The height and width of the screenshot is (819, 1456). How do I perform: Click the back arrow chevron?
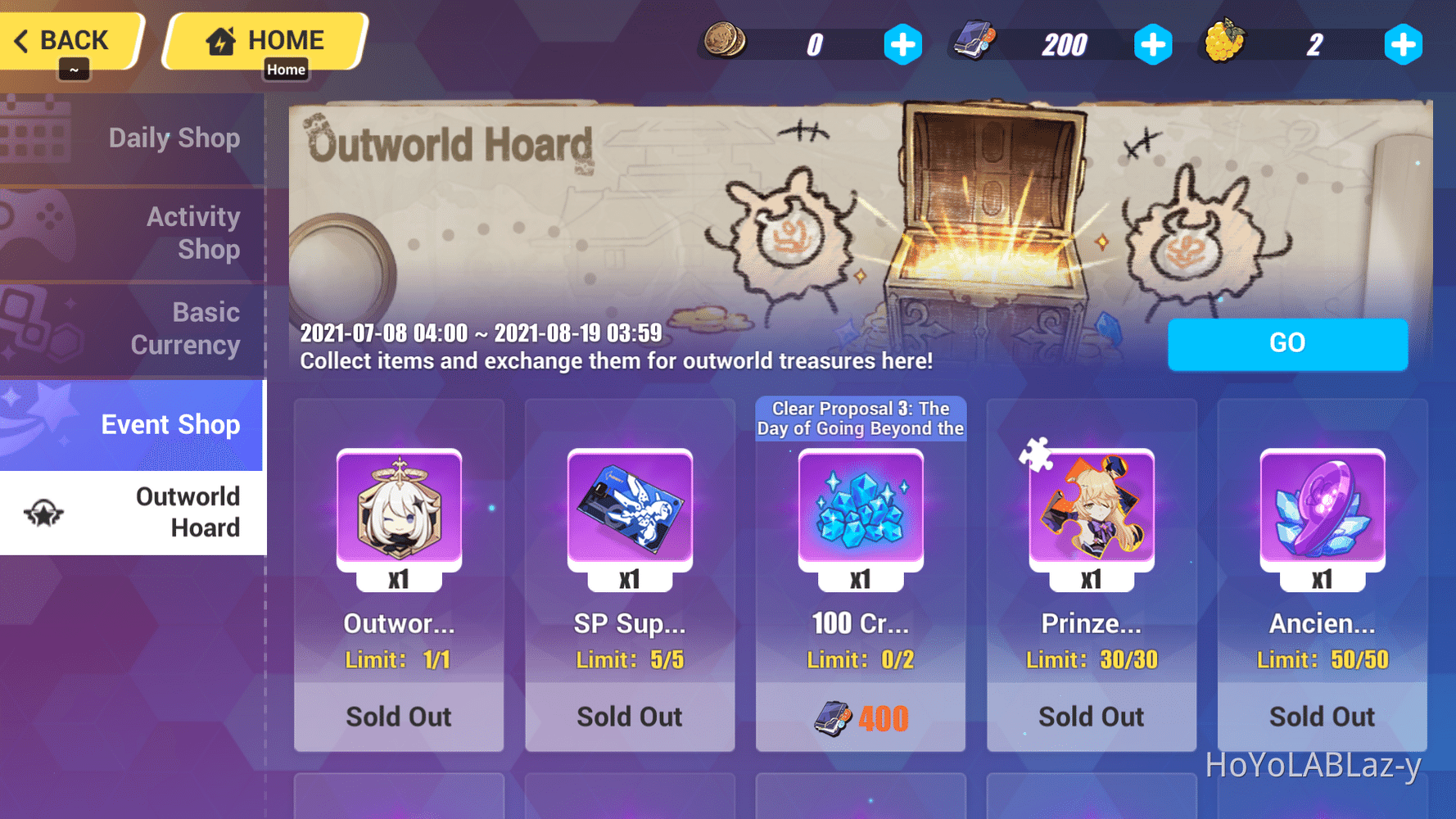23,38
